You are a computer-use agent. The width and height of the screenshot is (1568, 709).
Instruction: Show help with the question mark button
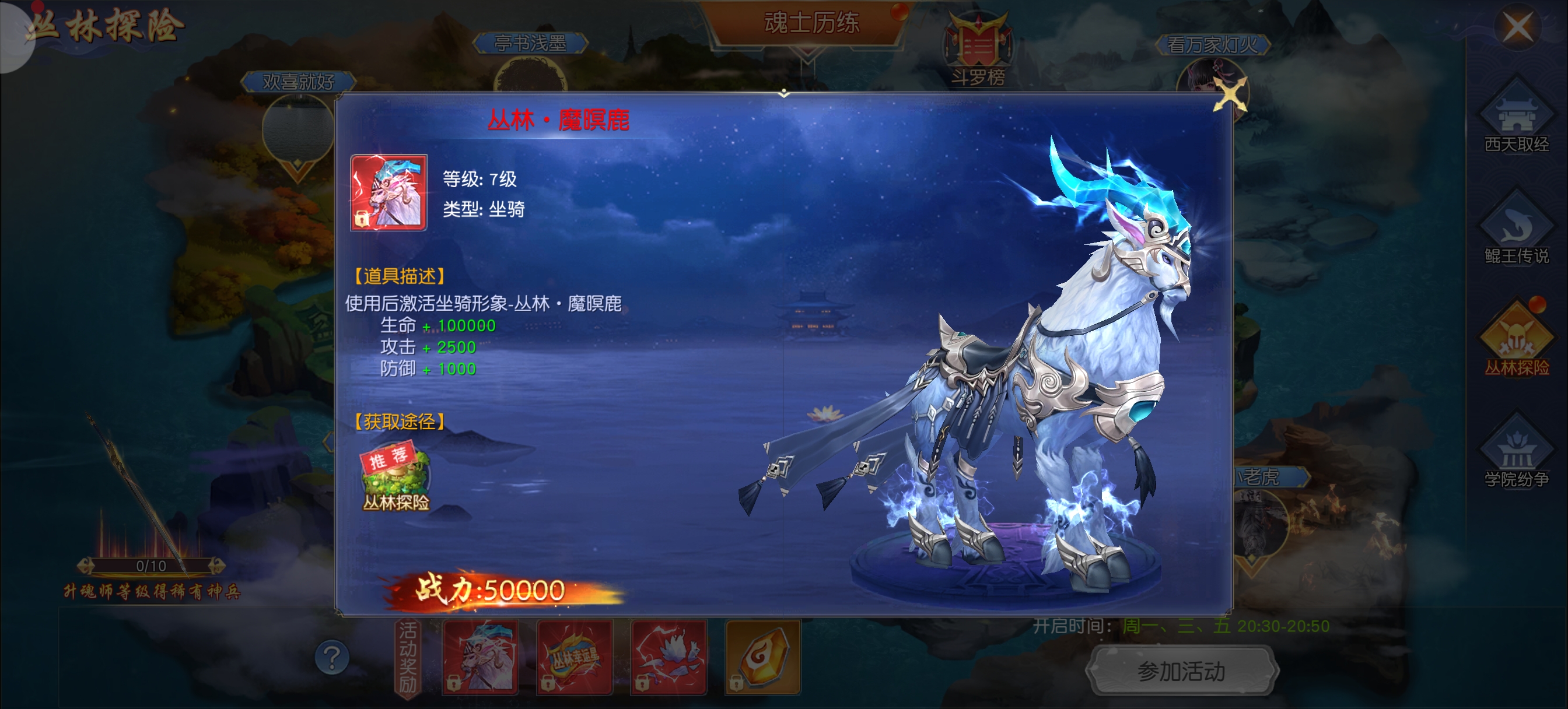332,658
